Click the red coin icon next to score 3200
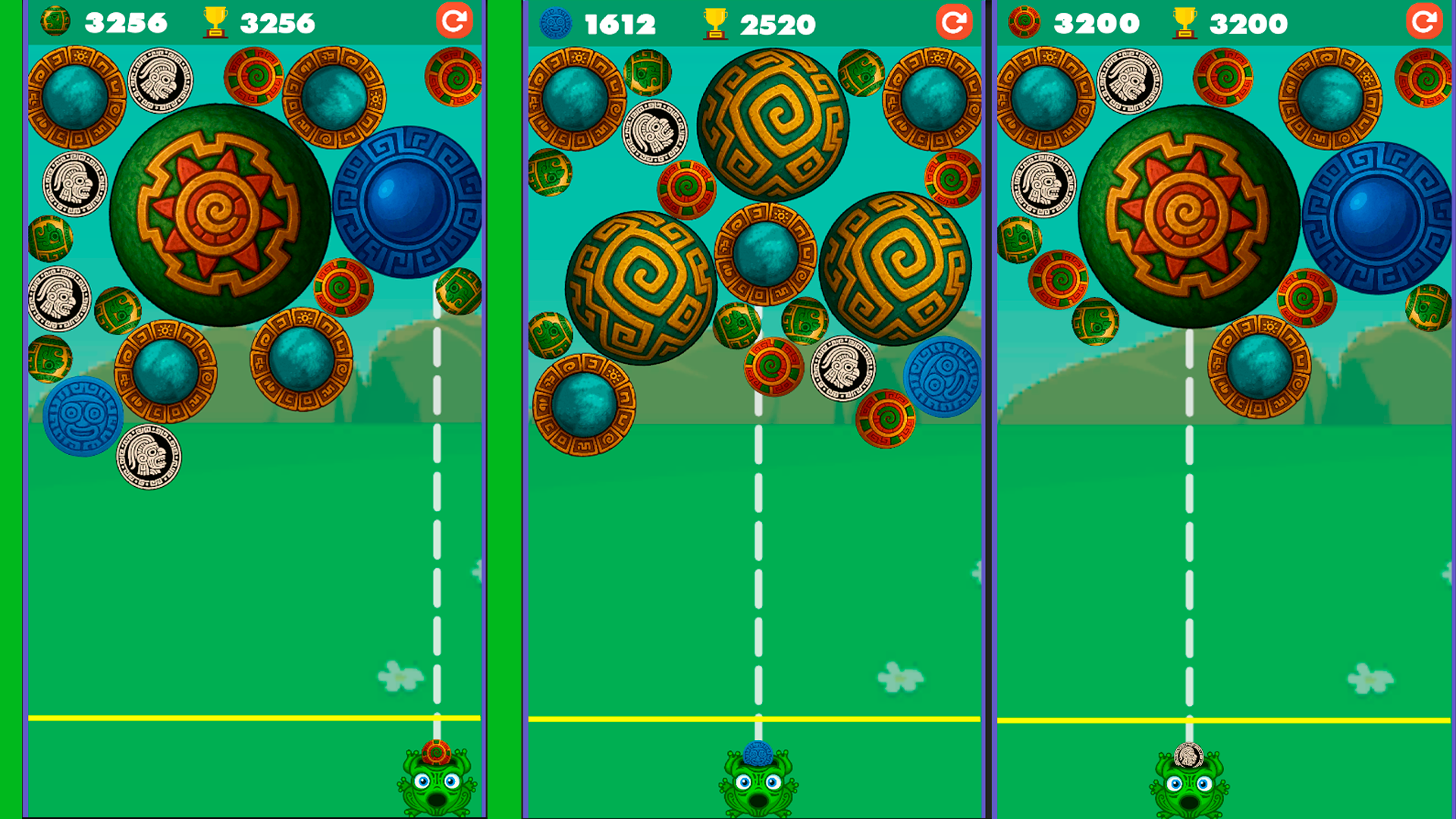Screen dimensions: 1456x819 [x=1024, y=21]
